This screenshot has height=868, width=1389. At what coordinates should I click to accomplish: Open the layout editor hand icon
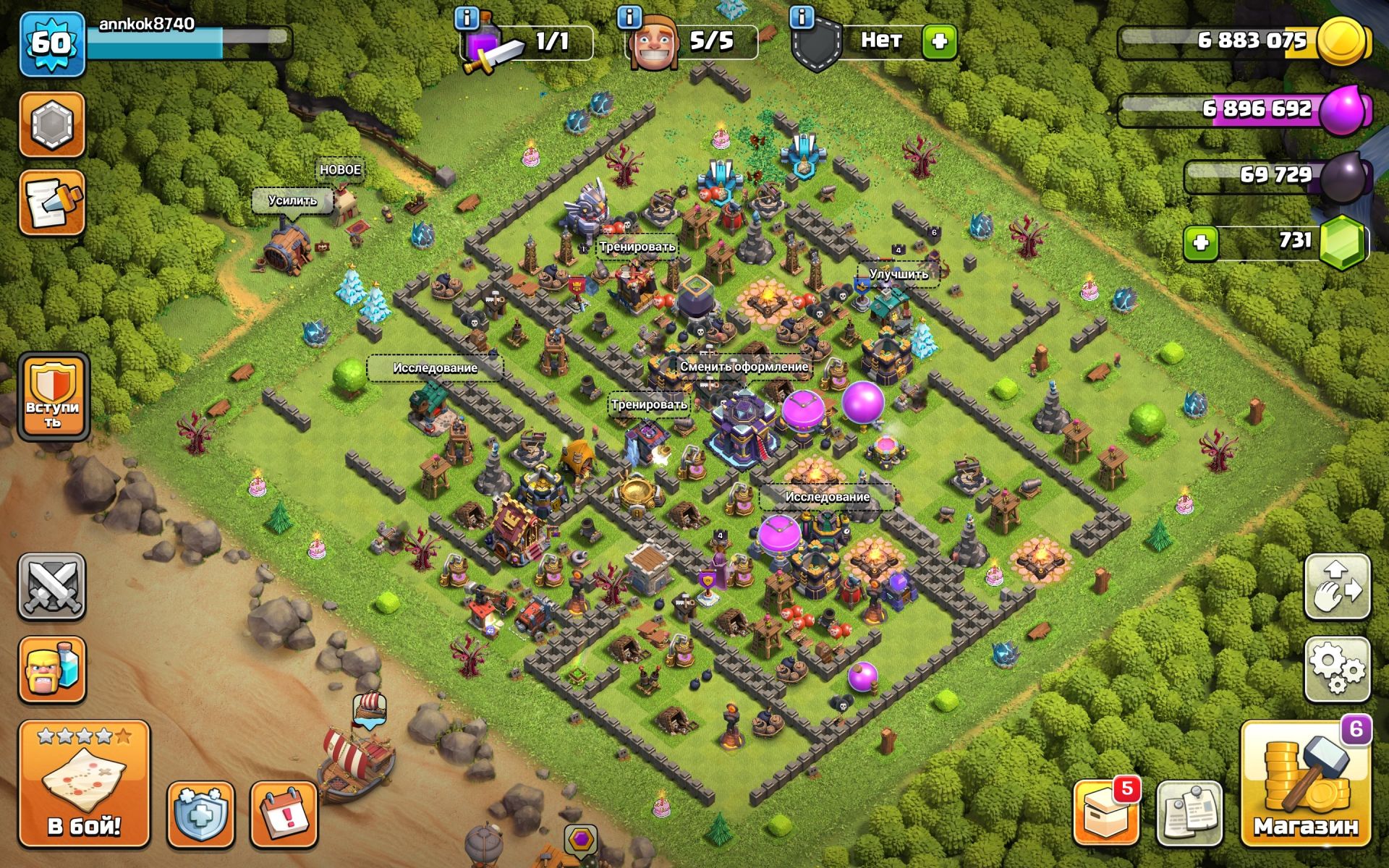(1337, 587)
